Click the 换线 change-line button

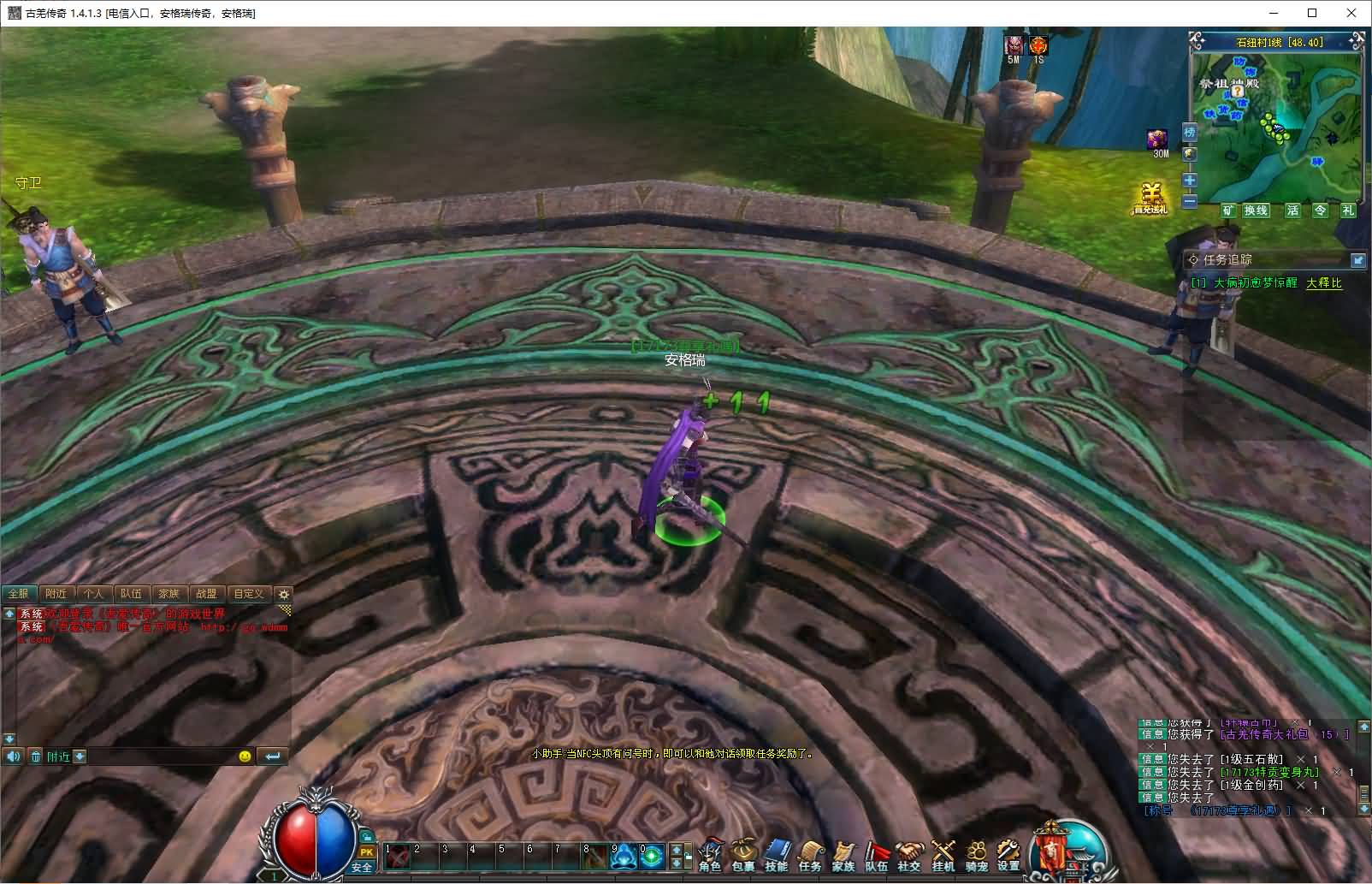point(1256,211)
